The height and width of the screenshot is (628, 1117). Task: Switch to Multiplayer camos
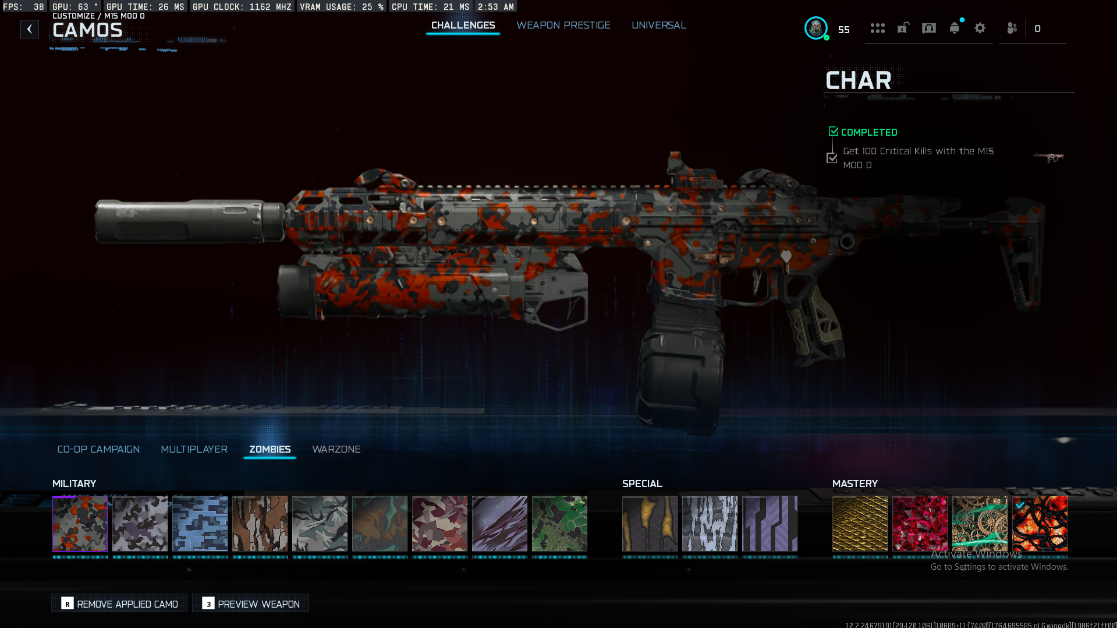pyautogui.click(x=194, y=449)
